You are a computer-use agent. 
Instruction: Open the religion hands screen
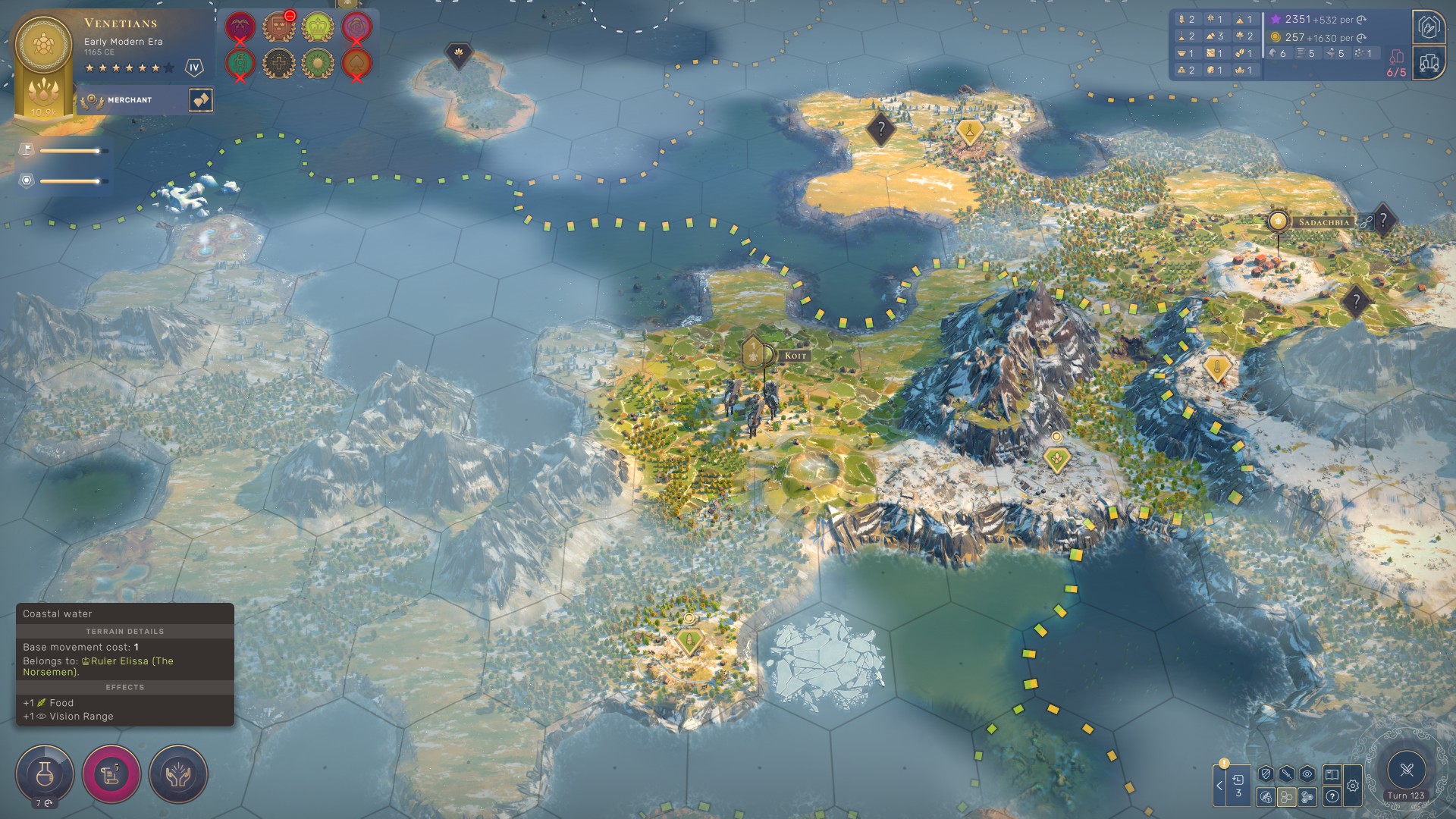[x=178, y=773]
